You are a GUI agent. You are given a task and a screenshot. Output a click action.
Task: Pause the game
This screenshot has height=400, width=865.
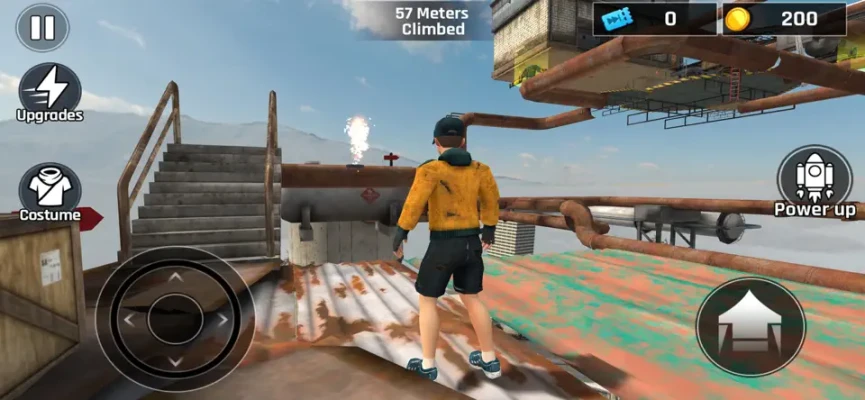click(x=42, y=27)
